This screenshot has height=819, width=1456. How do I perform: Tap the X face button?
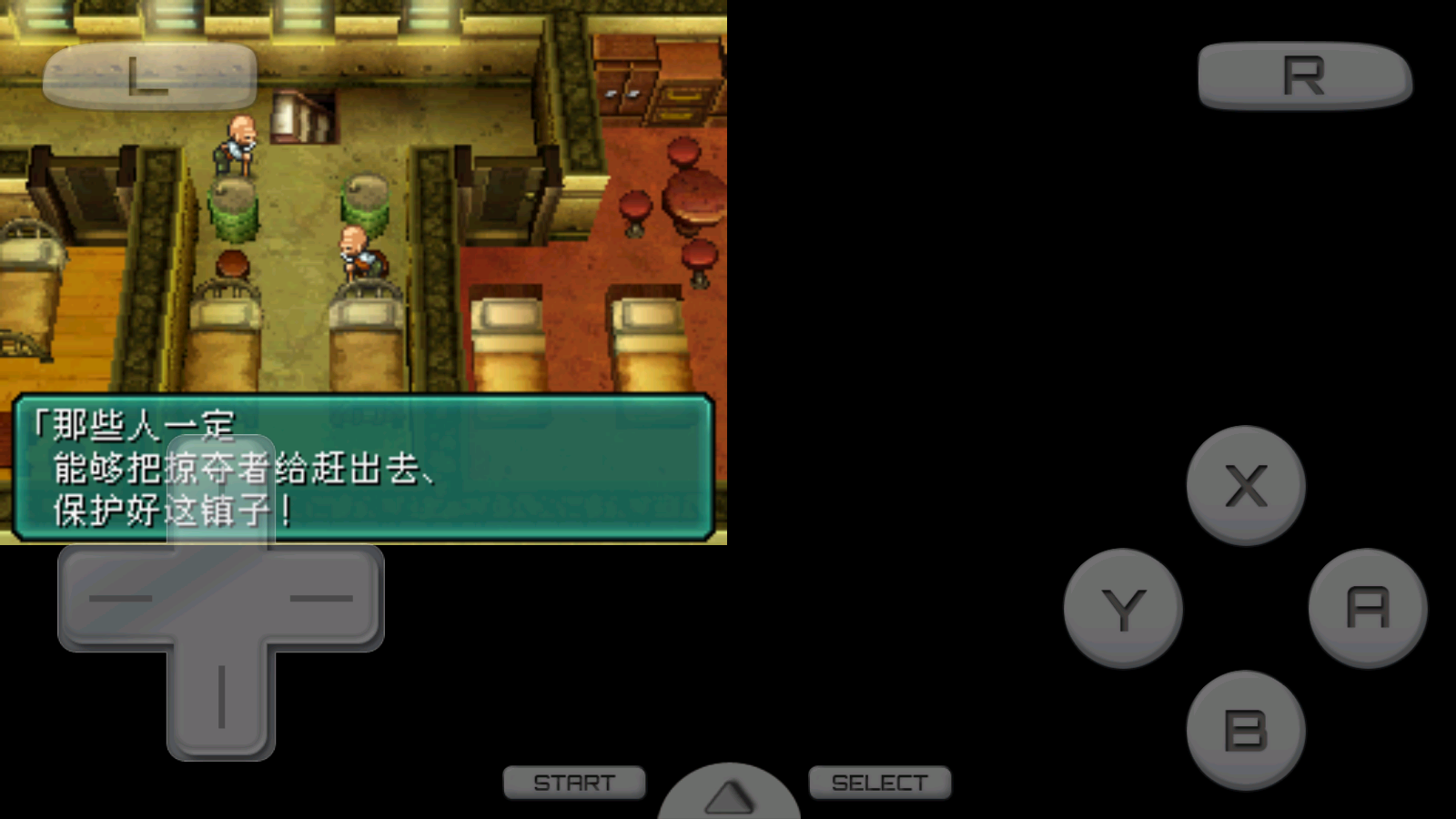click(x=1245, y=485)
